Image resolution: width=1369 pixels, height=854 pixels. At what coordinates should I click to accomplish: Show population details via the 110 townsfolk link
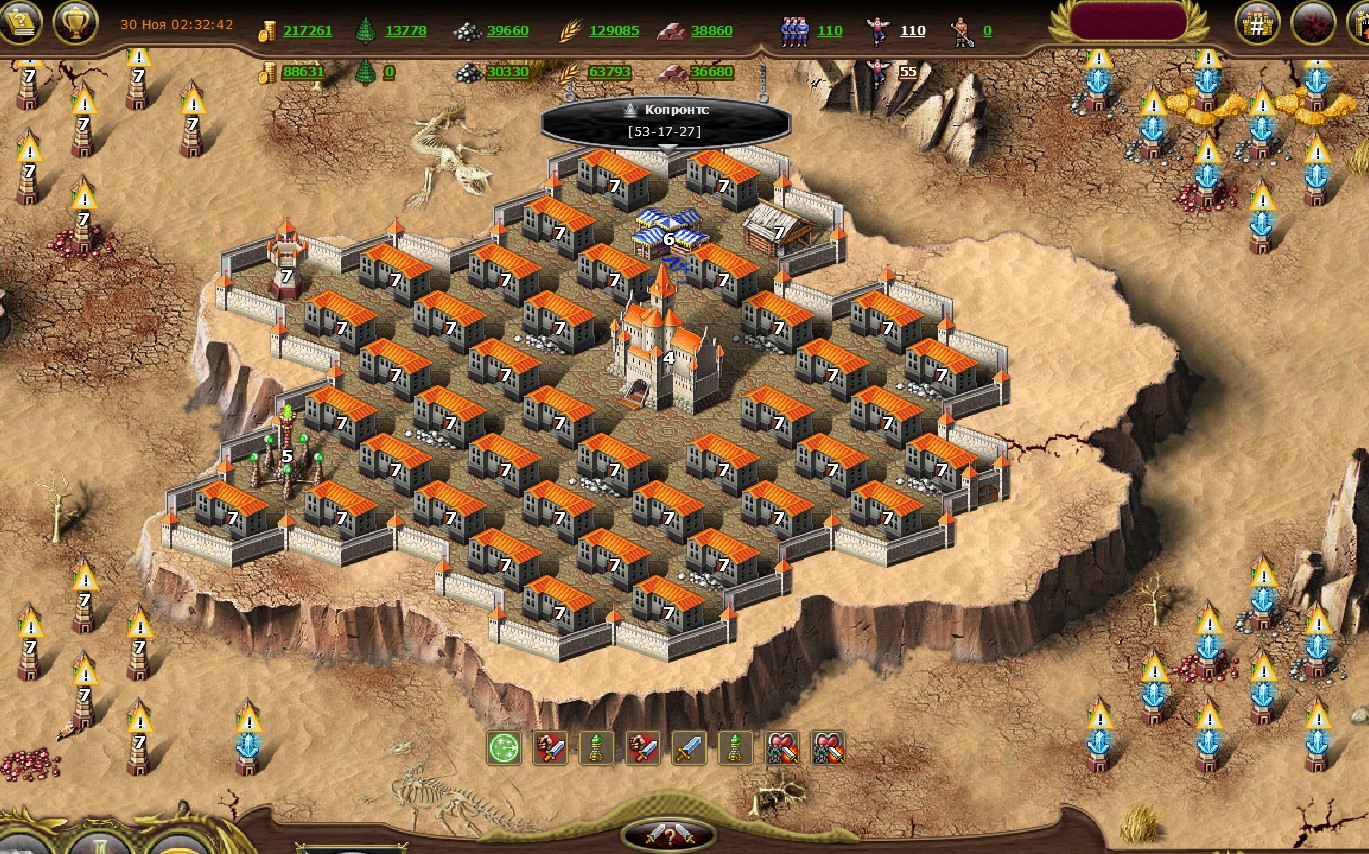829,31
